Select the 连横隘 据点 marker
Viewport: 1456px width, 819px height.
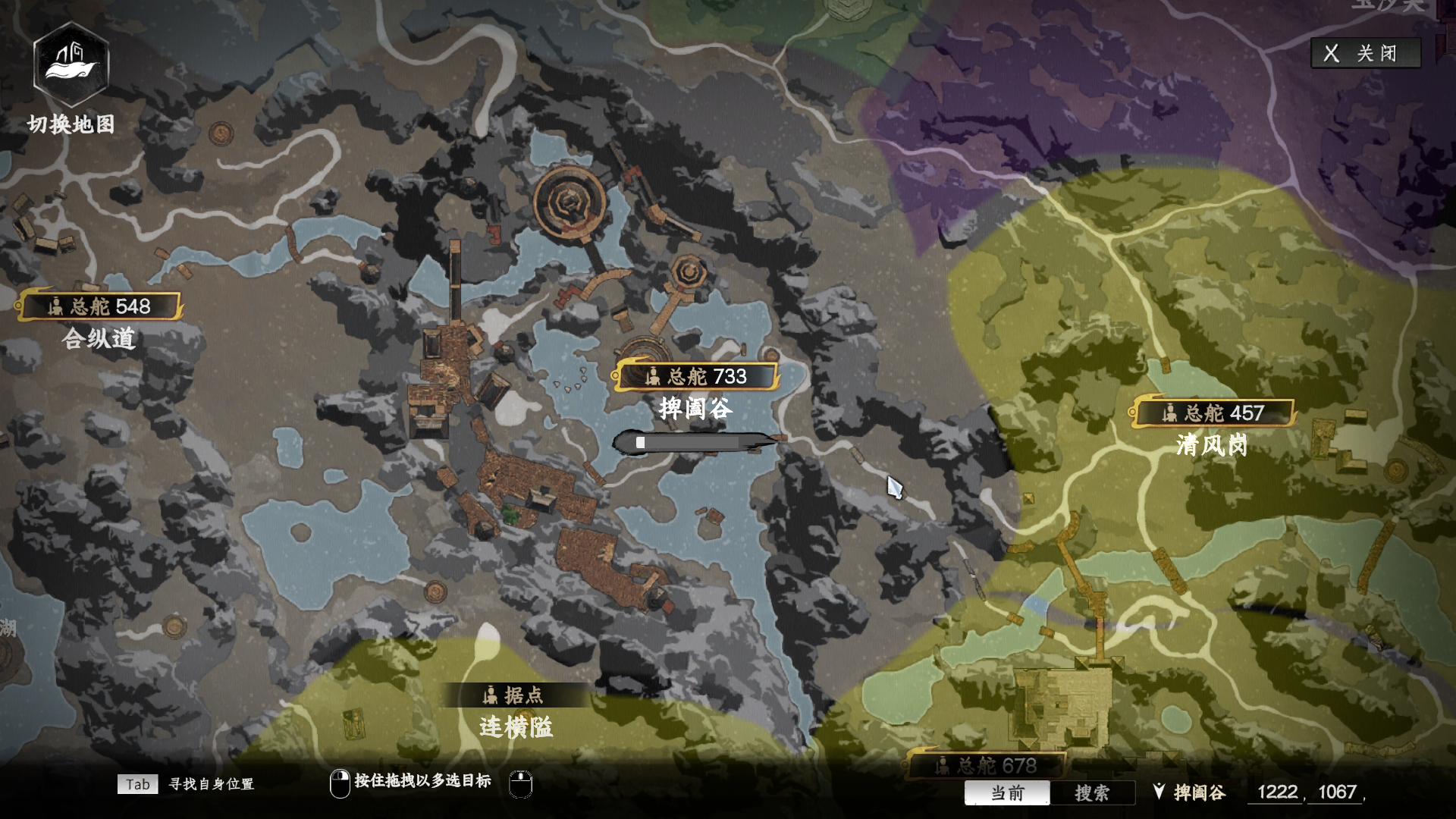[x=515, y=695]
